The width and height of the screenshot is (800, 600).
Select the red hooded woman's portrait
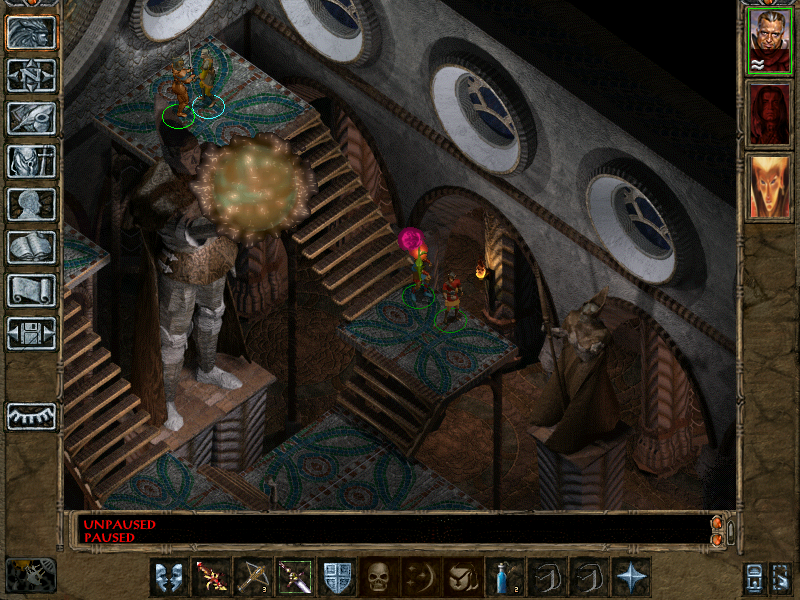(x=769, y=115)
